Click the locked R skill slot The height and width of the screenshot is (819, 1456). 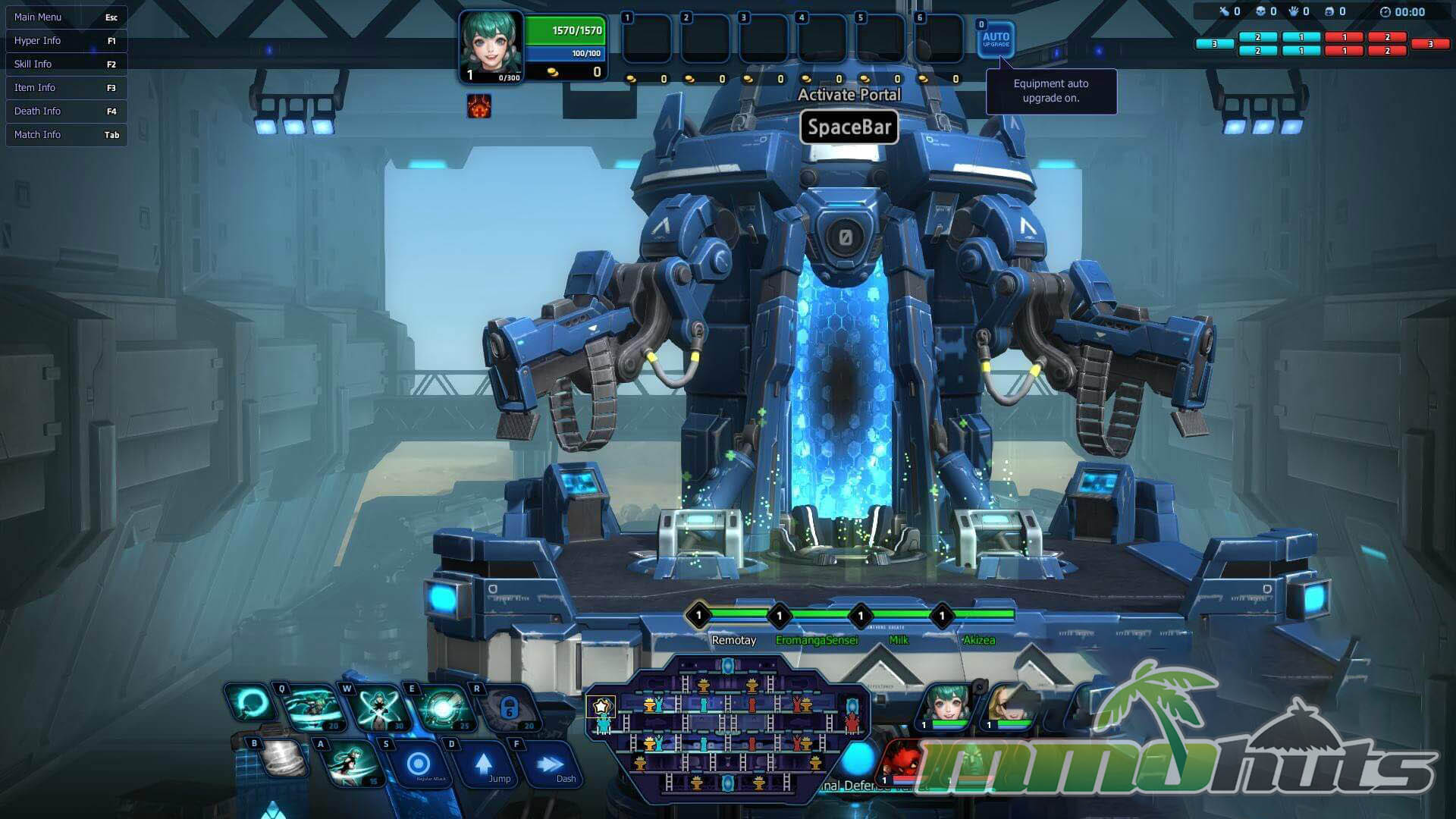[509, 708]
